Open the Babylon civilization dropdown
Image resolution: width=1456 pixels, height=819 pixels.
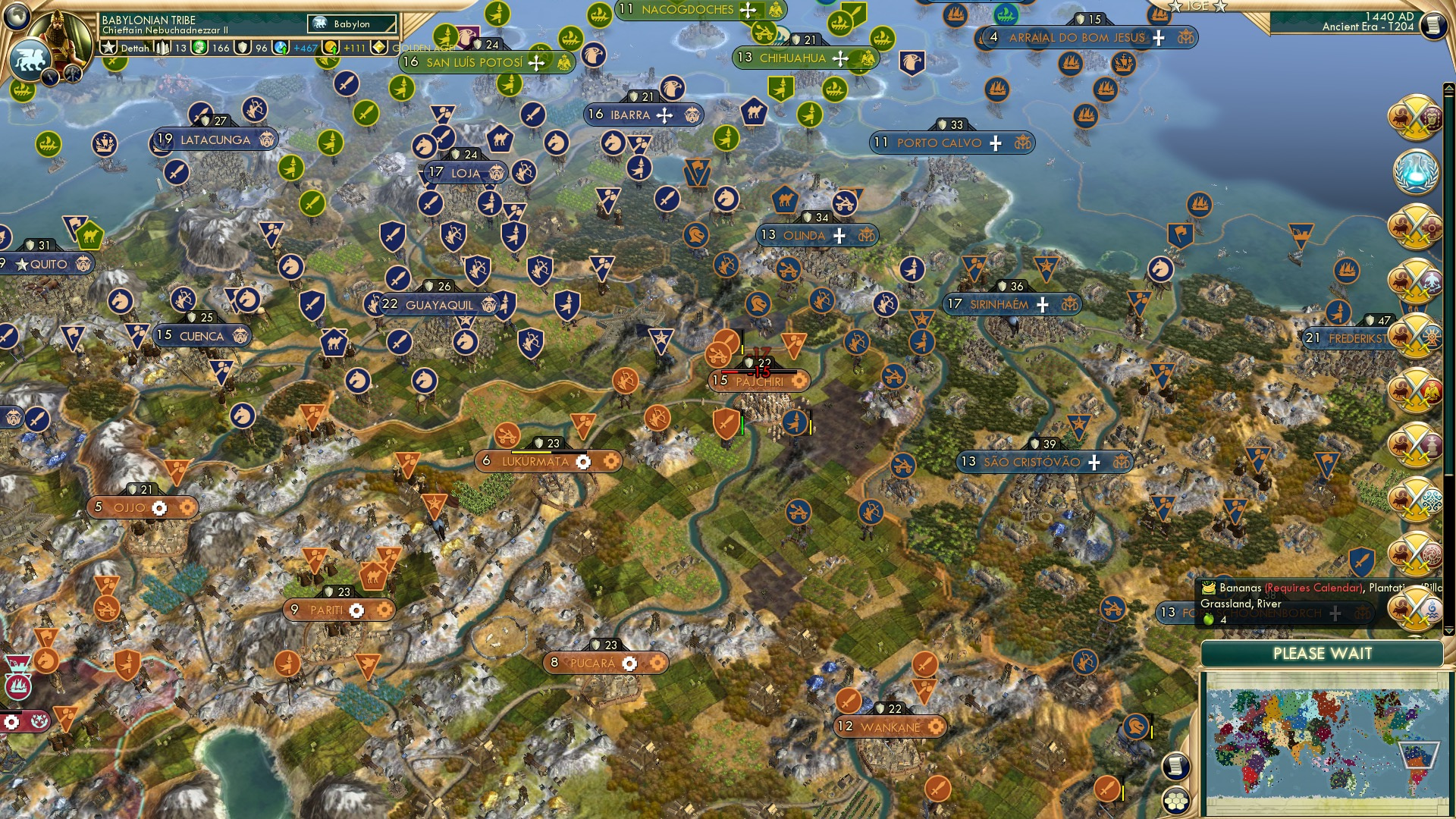click(353, 24)
